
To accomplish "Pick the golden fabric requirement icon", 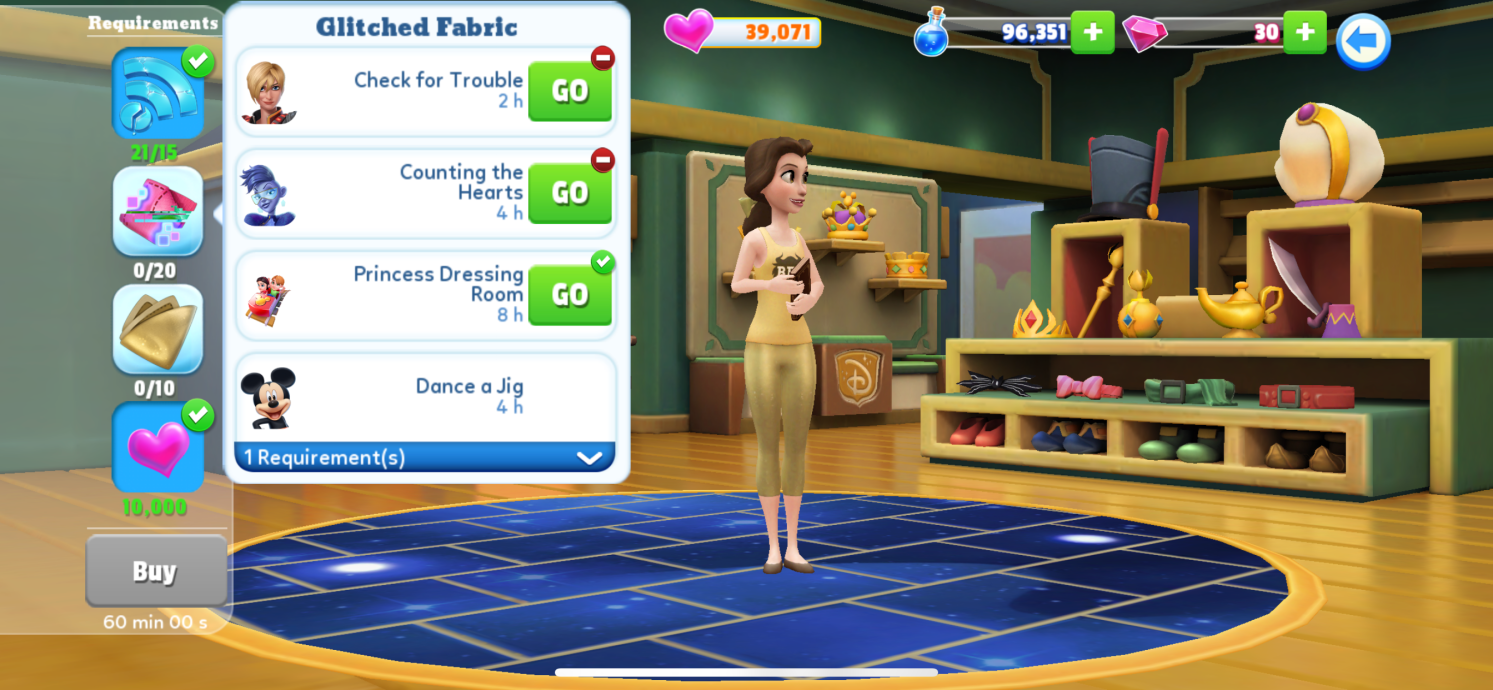I will pyautogui.click(x=157, y=329).
